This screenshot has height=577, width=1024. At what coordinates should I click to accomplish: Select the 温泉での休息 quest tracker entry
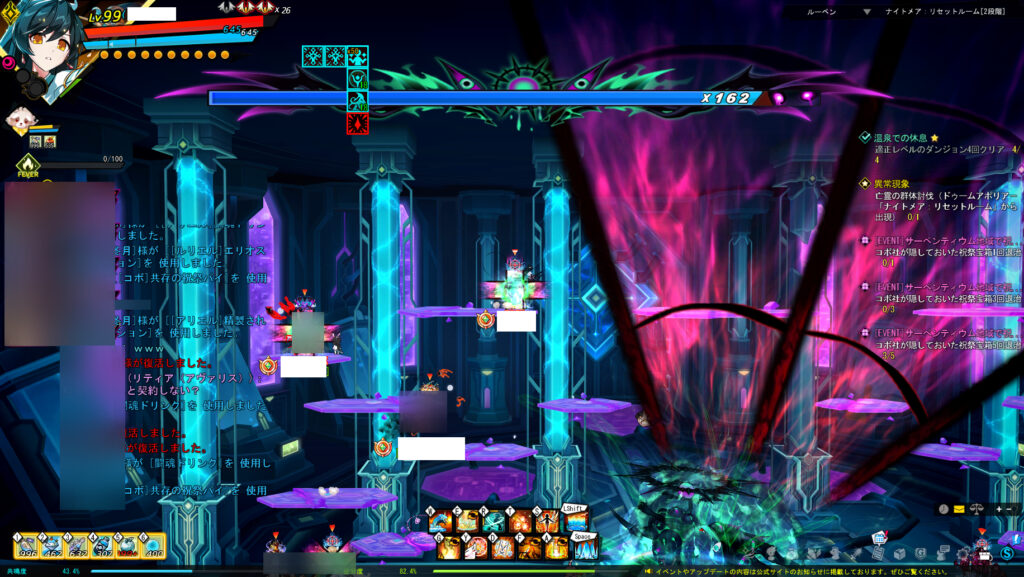point(900,137)
